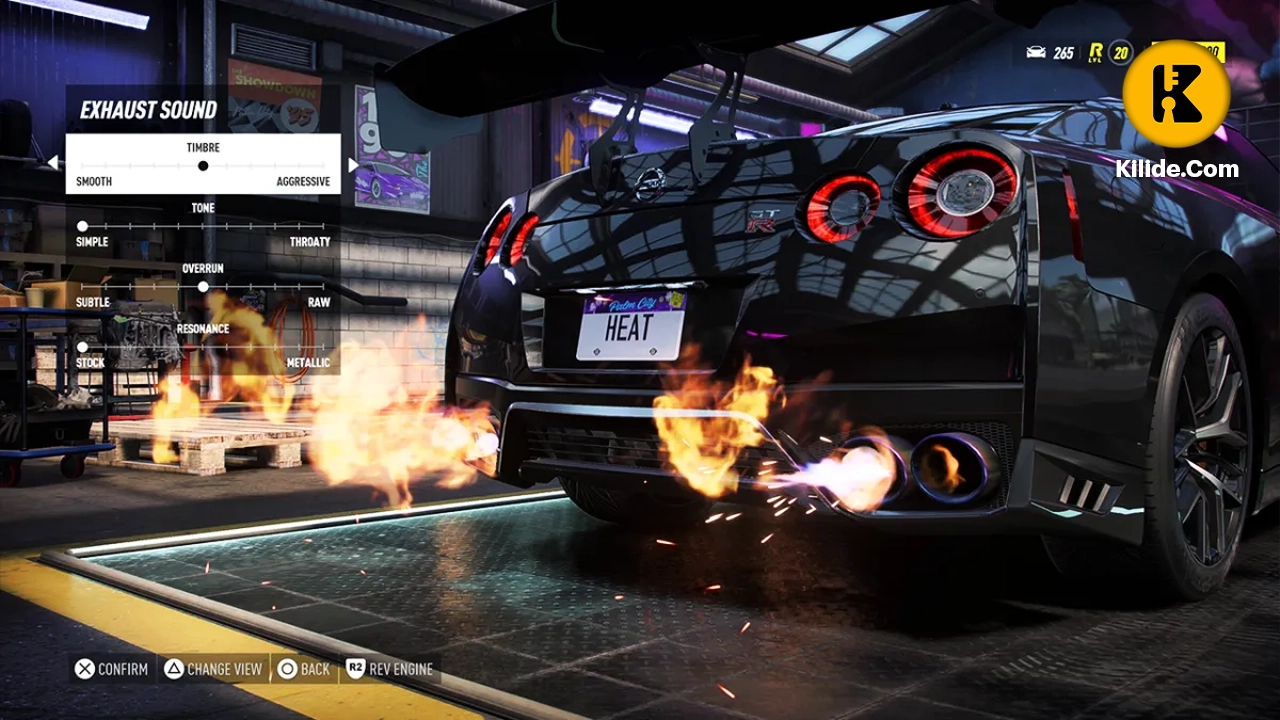Click the left arrow beside Timbre
Screen dimensions: 1280x720
click(x=53, y=162)
